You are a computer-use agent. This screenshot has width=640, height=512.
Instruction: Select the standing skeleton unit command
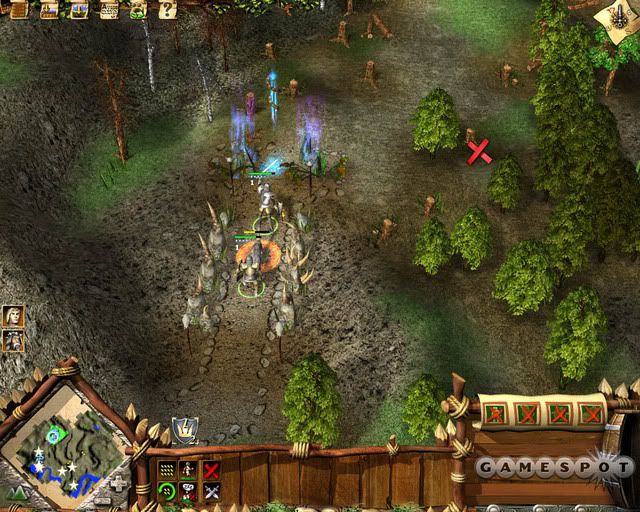189,469
